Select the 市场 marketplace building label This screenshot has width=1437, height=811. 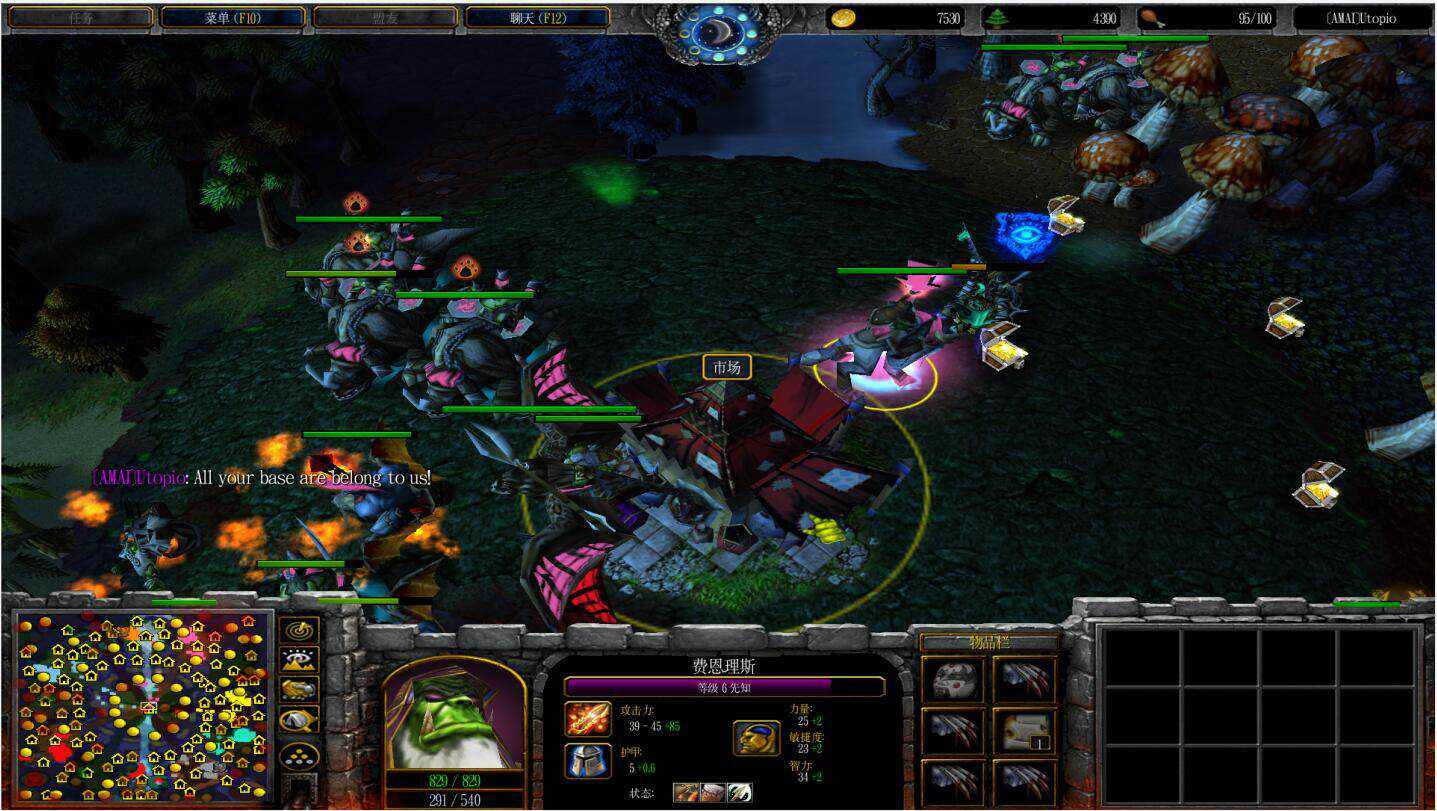pos(726,368)
